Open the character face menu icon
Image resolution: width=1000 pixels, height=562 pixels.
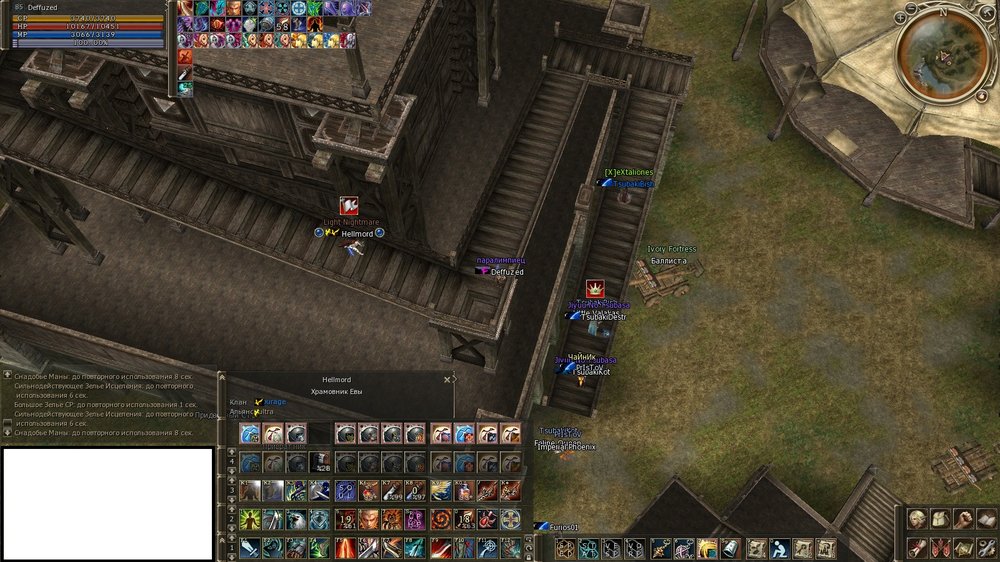tap(917, 518)
